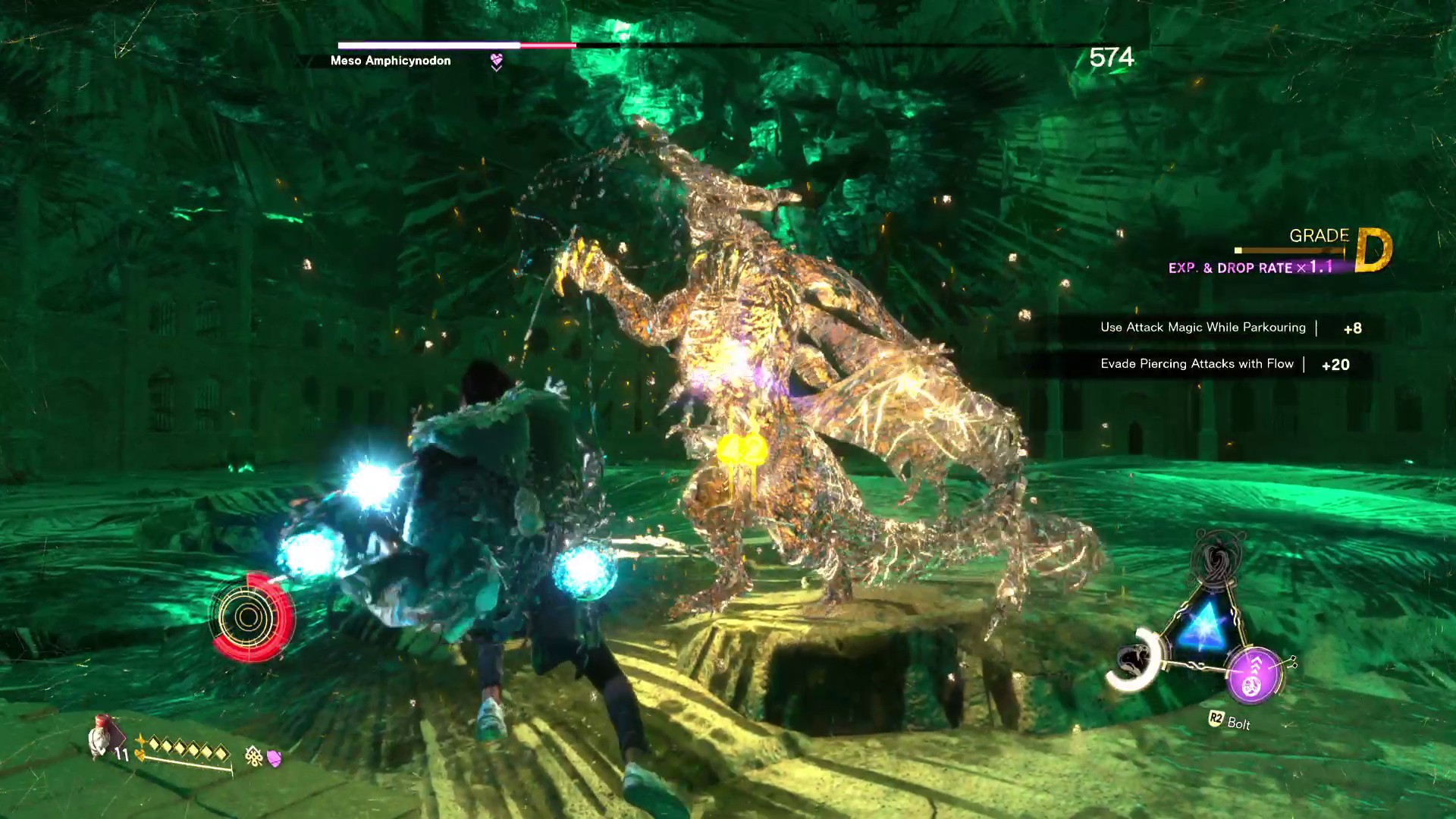This screenshot has height=819, width=1456.
Task: Select the purple shield buff icon
Action: tap(275, 757)
